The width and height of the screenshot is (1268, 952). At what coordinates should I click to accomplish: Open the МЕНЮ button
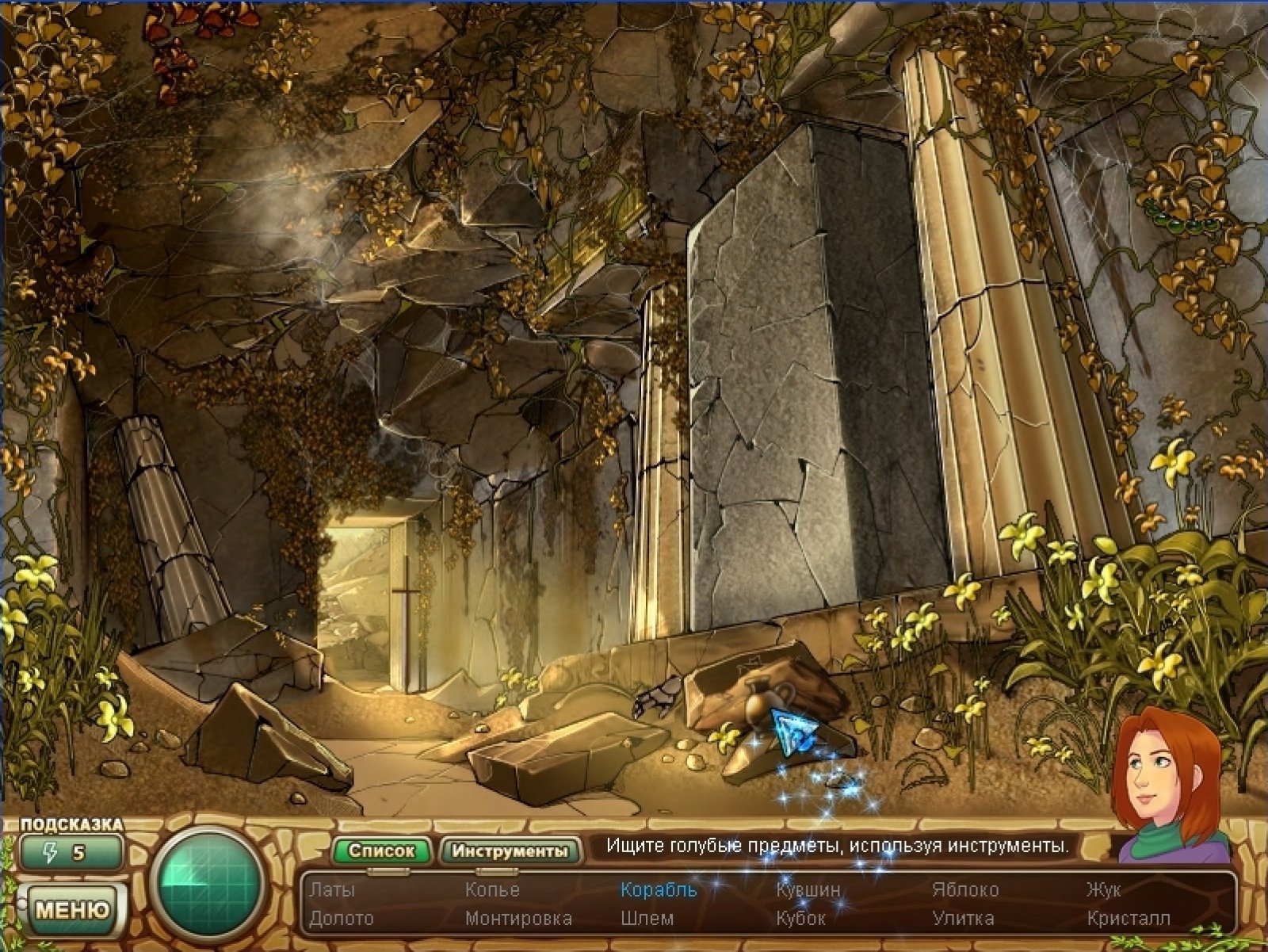[72, 908]
